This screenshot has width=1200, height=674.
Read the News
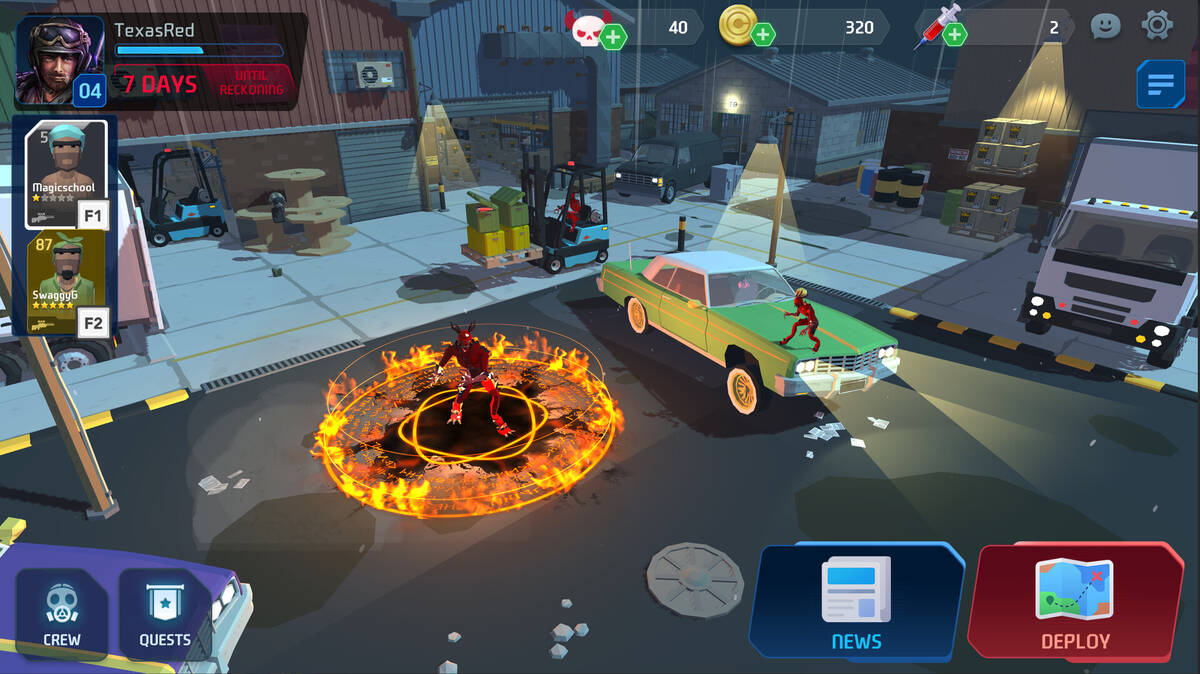tap(856, 603)
